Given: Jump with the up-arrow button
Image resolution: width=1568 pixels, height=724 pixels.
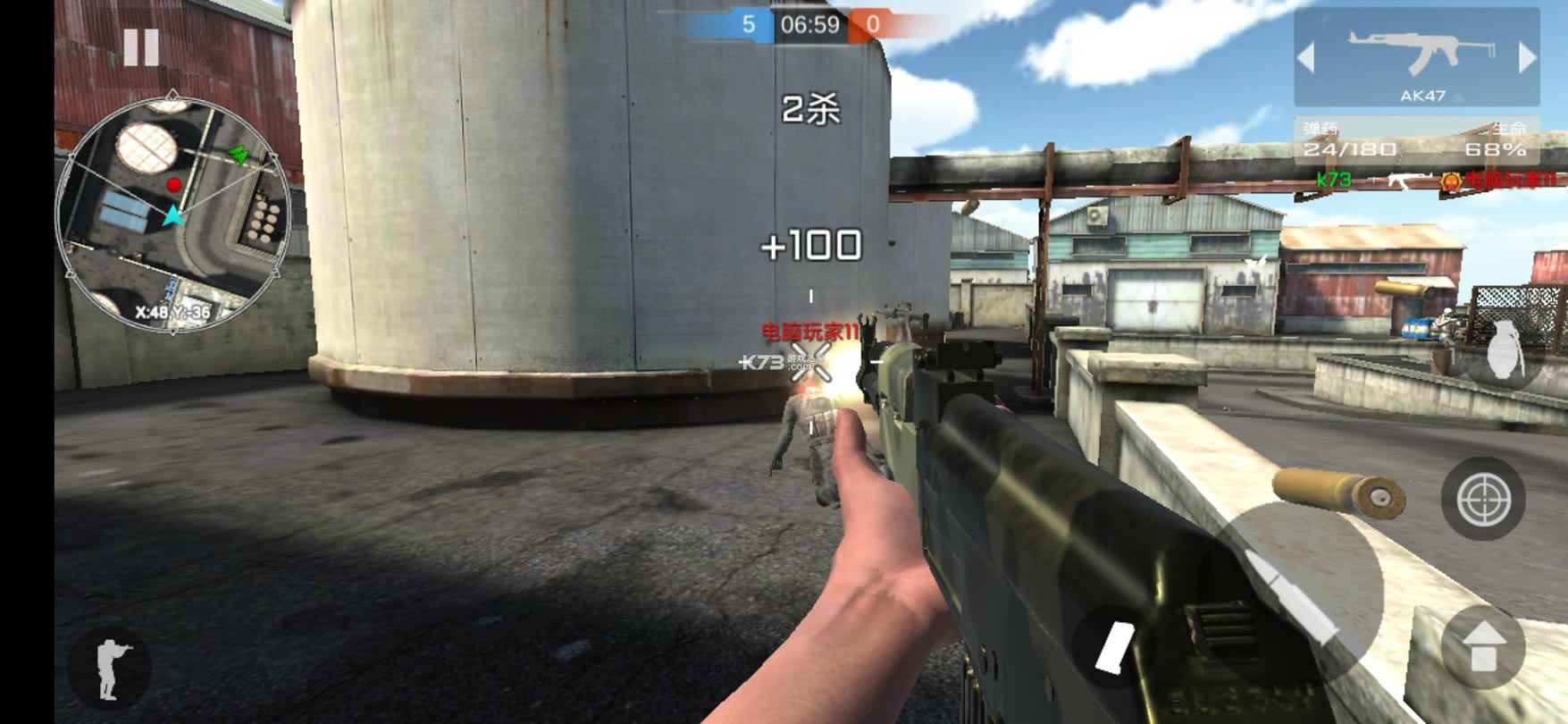Looking at the screenshot, I should [x=1483, y=647].
